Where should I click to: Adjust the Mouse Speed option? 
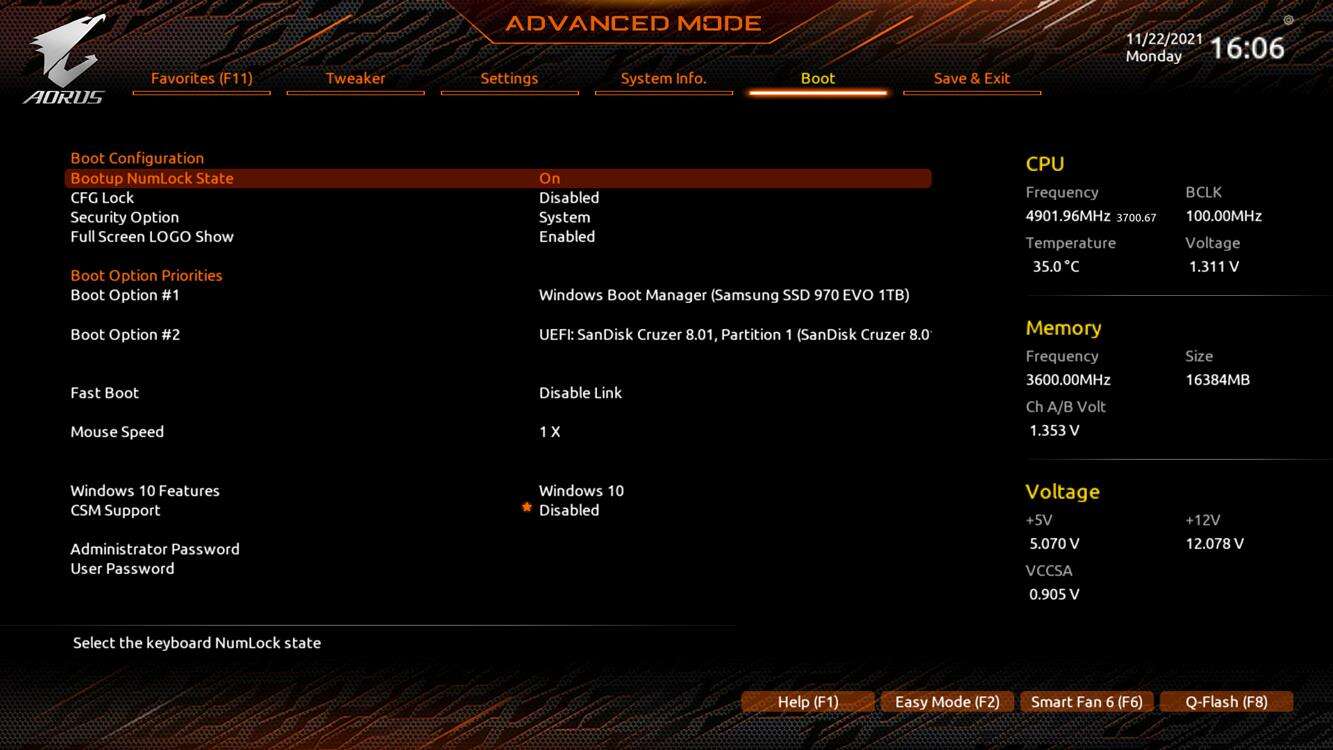point(549,432)
